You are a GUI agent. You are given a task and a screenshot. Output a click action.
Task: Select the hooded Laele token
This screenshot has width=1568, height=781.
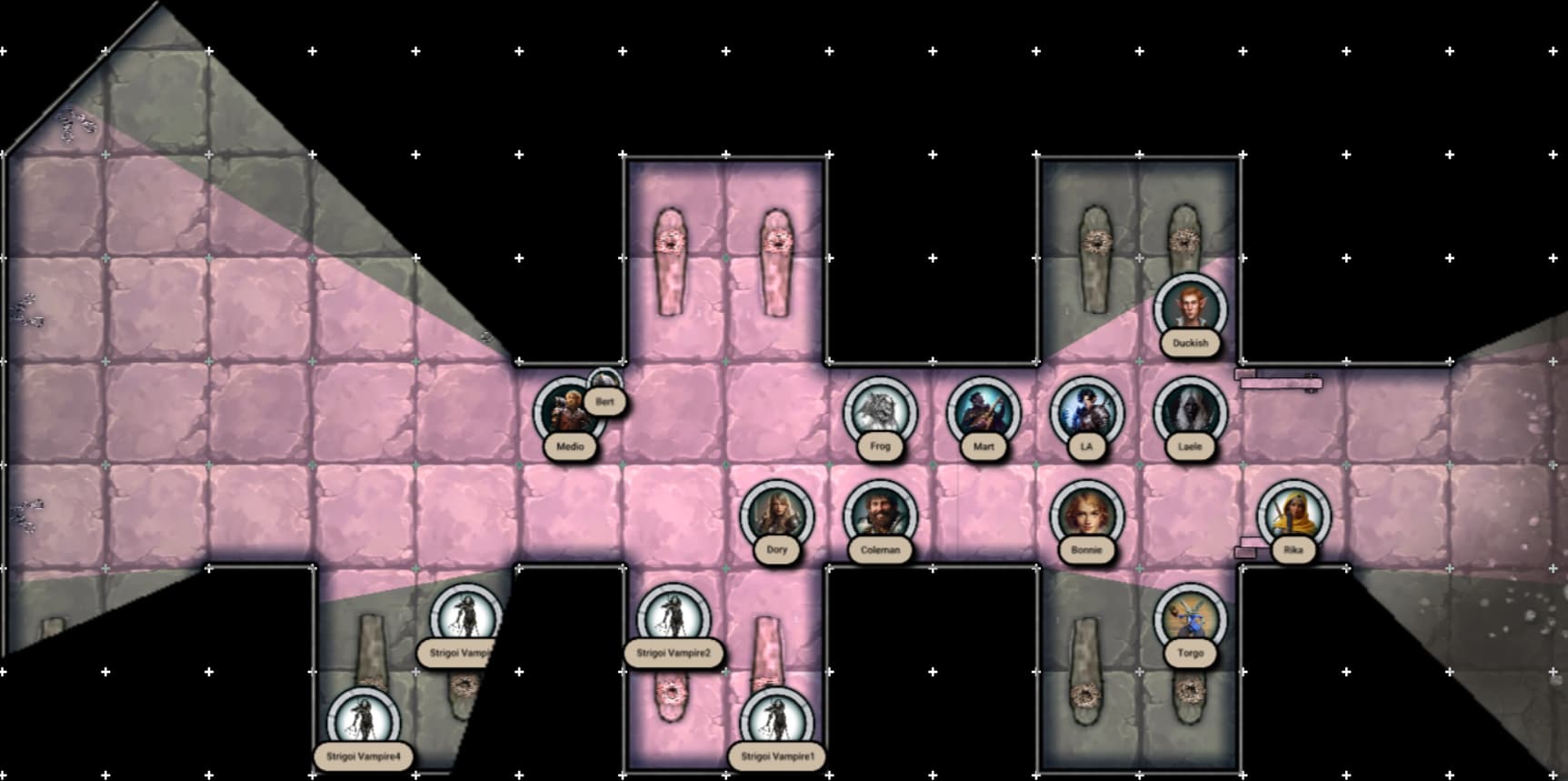[1190, 412]
